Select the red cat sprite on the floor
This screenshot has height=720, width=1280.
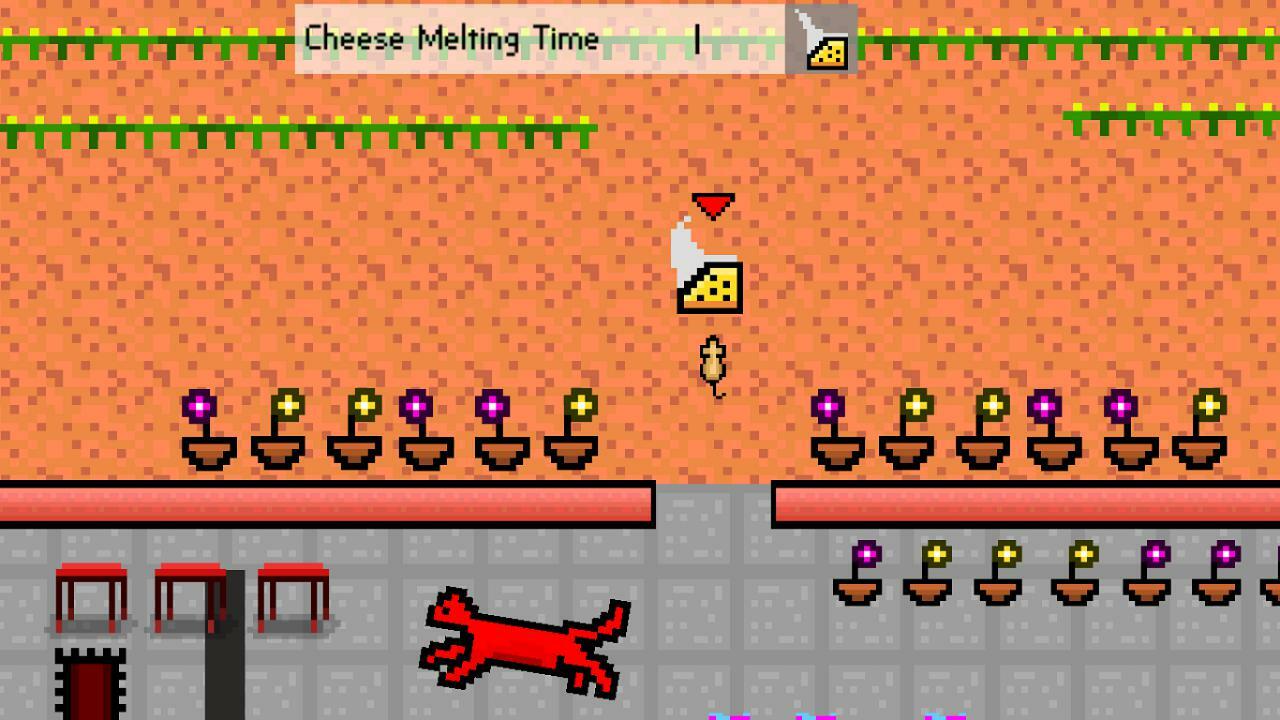click(525, 645)
